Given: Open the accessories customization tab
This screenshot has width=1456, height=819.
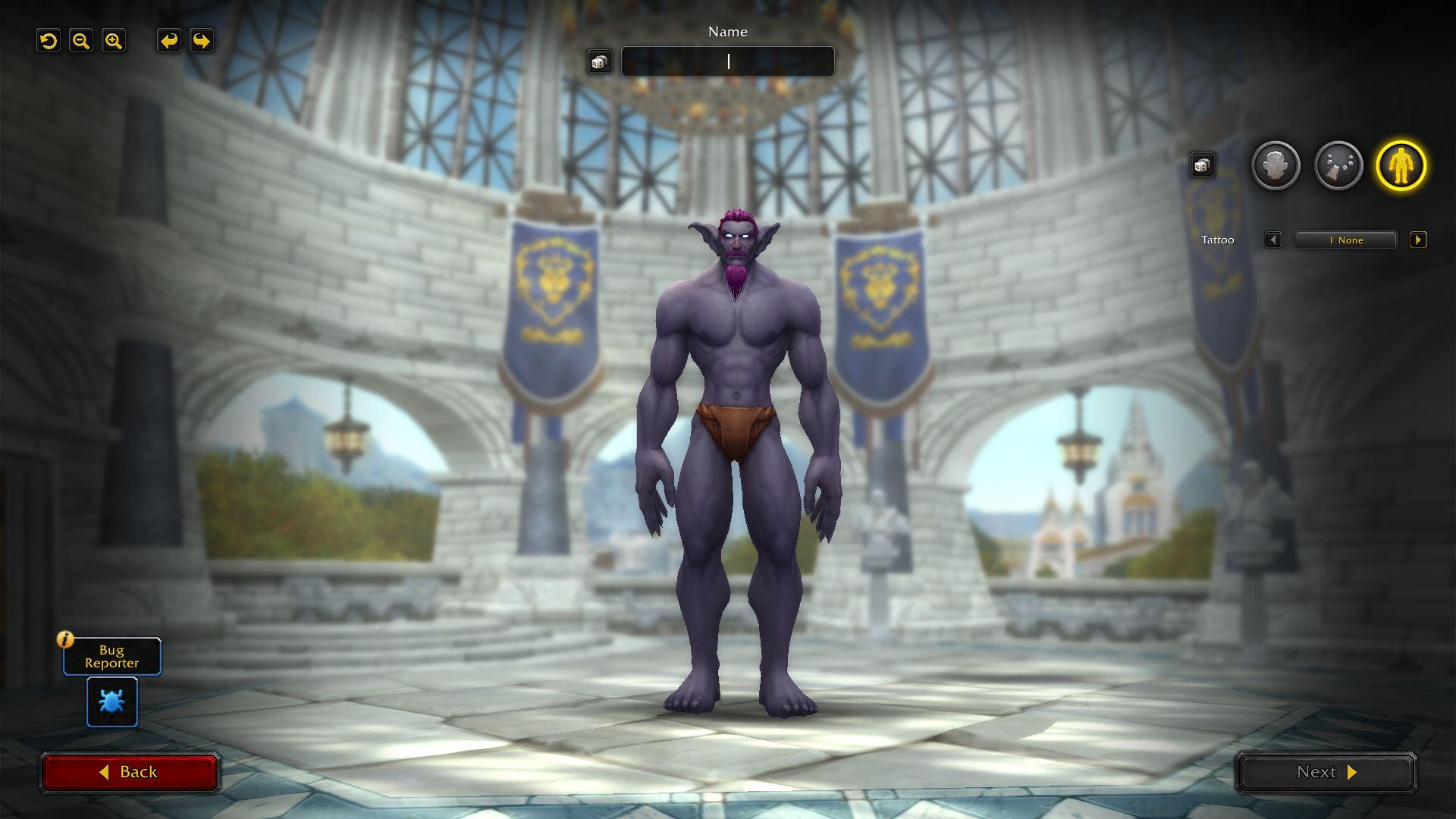Looking at the screenshot, I should coord(1338,165).
